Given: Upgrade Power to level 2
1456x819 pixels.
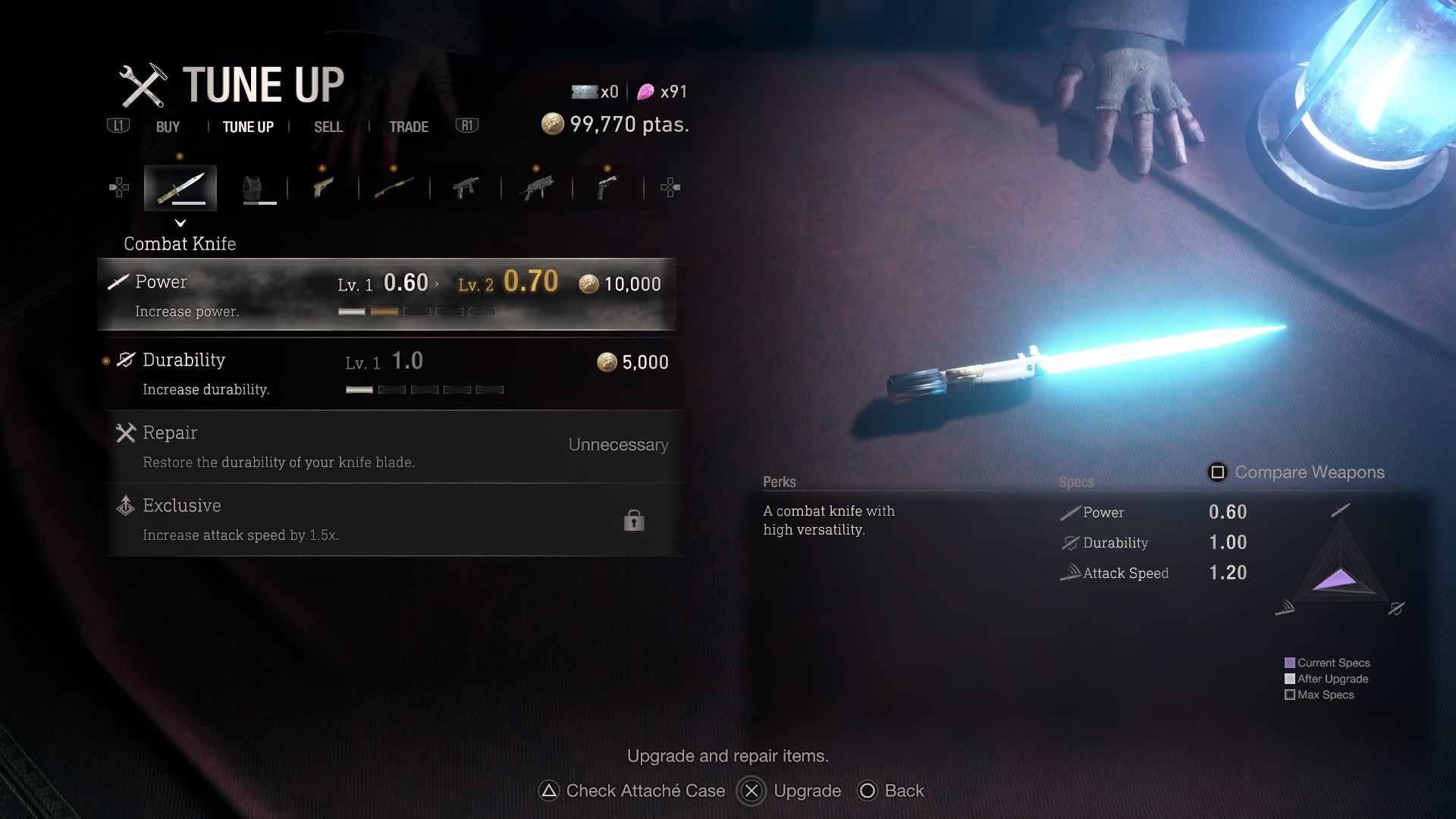Looking at the screenshot, I should (387, 294).
